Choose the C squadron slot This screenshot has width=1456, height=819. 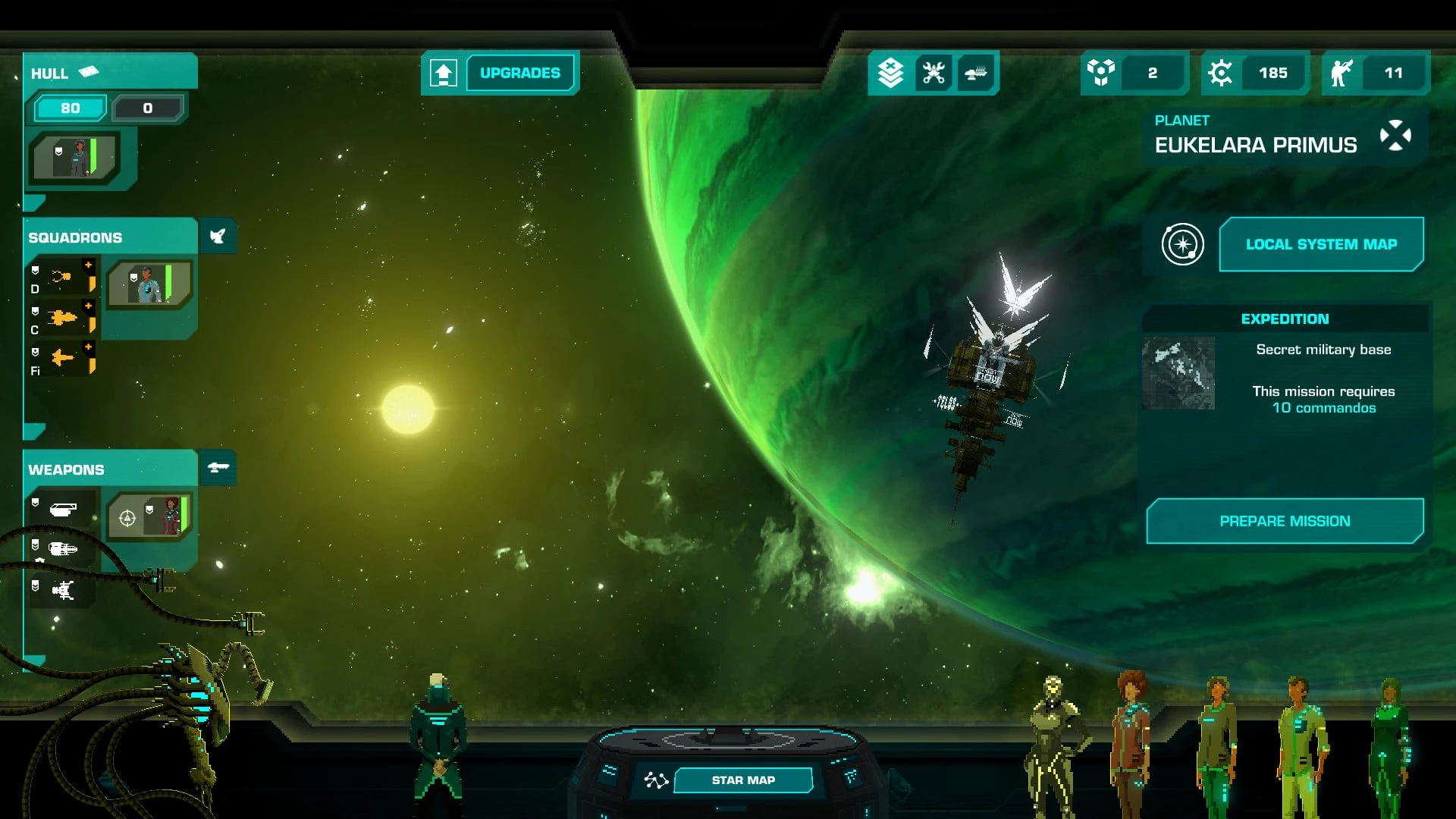[64, 318]
